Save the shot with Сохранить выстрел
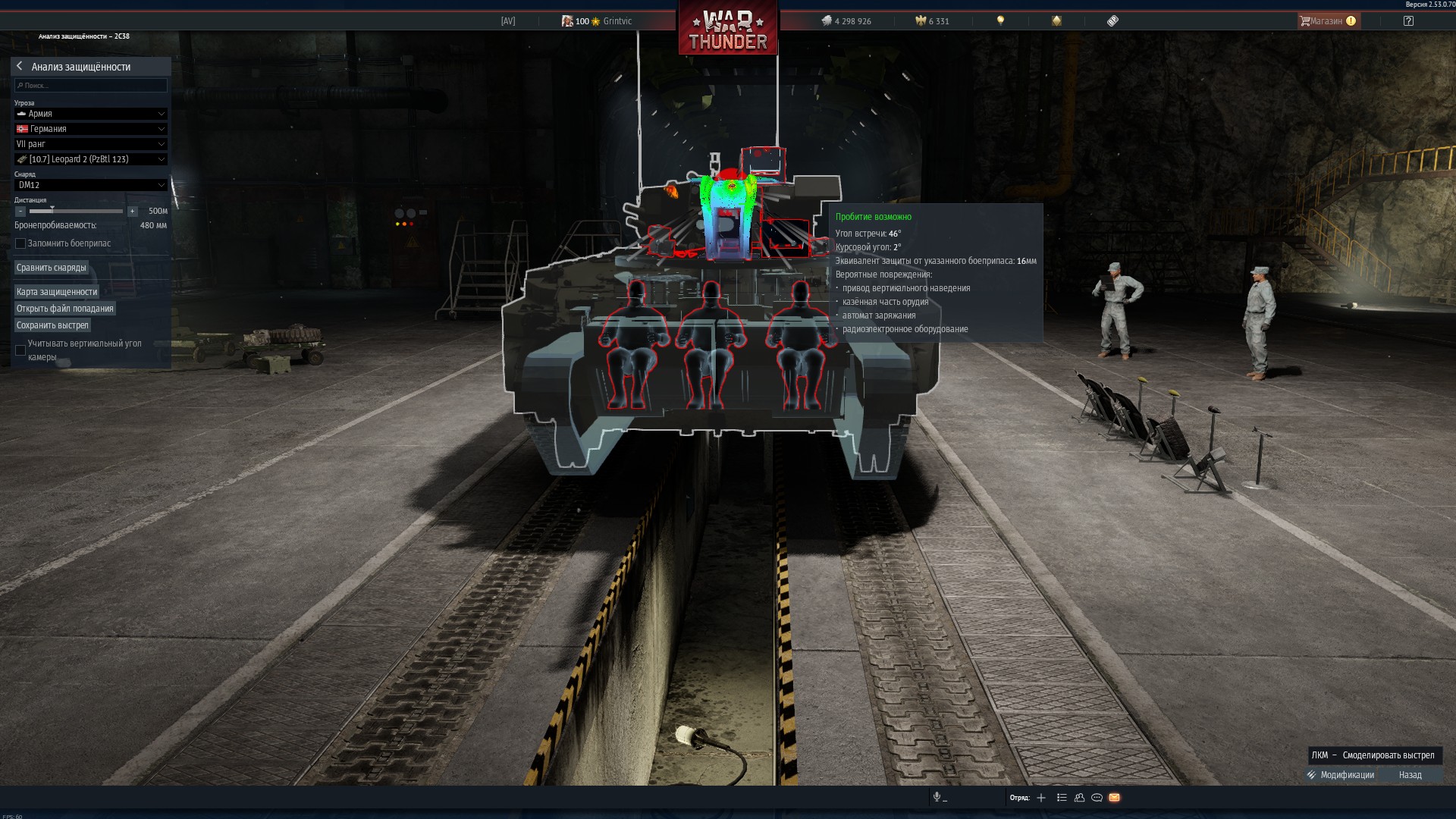 pos(52,325)
